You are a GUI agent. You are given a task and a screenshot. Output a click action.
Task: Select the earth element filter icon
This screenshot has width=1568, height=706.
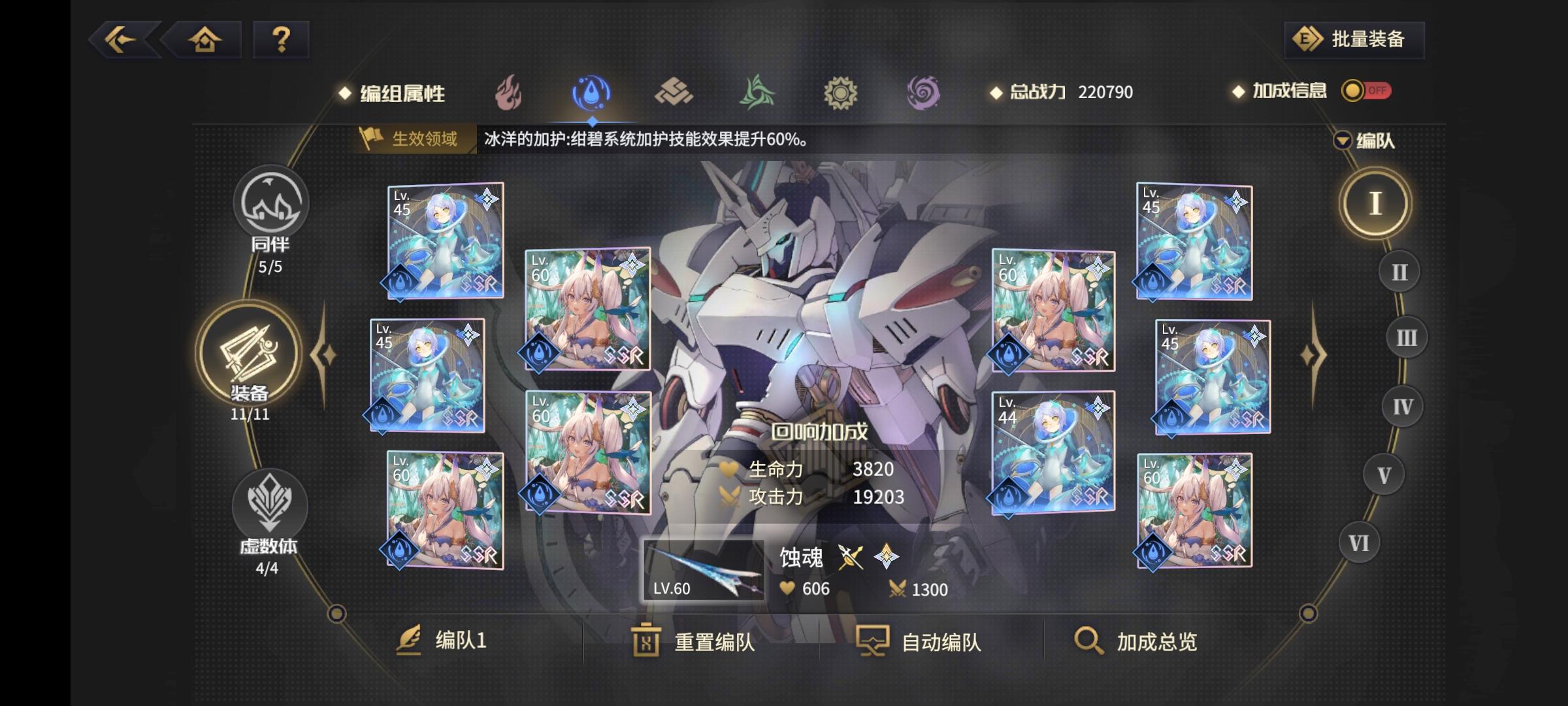pyautogui.click(x=674, y=93)
